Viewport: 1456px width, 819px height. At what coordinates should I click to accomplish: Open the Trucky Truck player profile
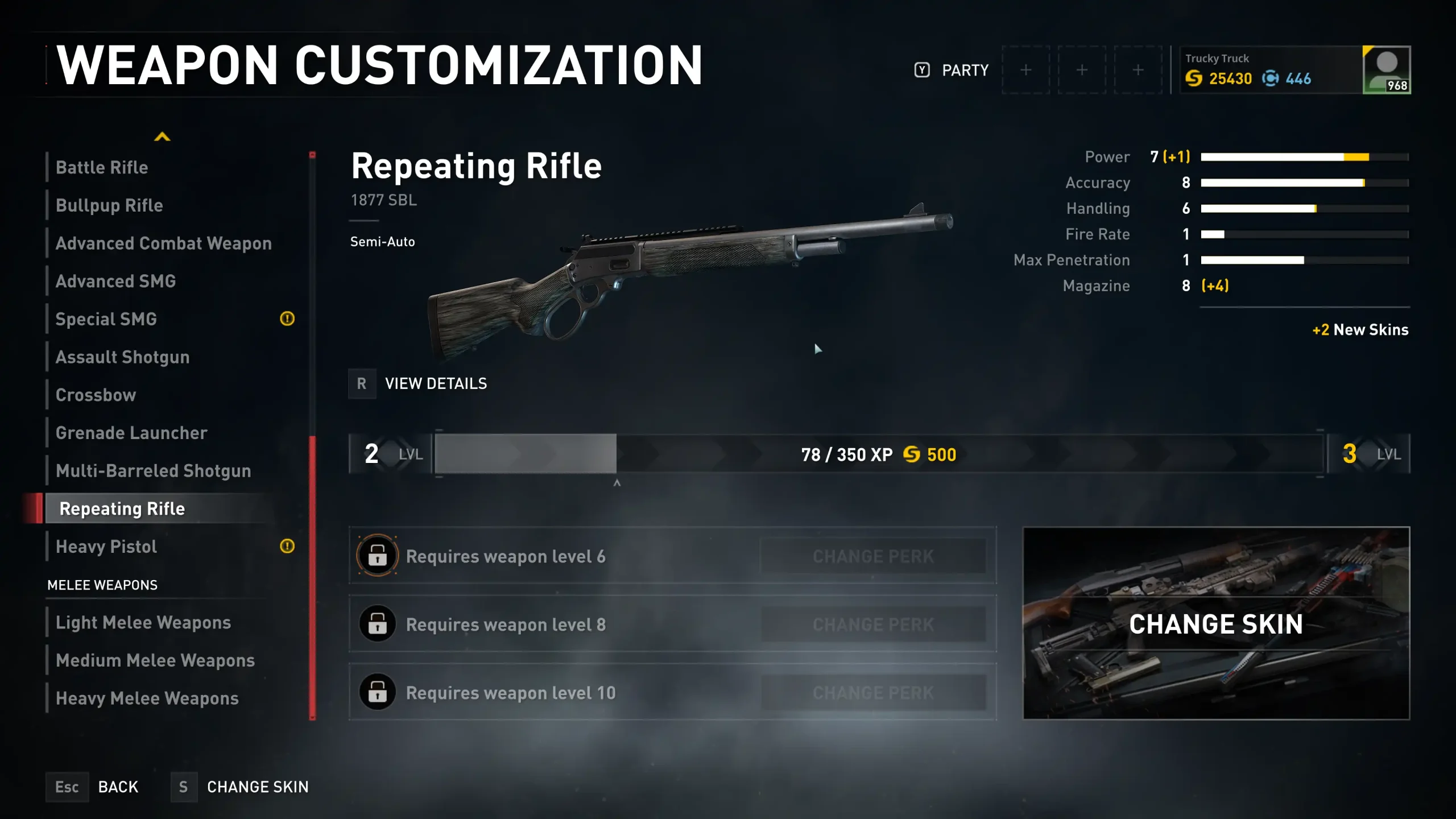click(1296, 70)
